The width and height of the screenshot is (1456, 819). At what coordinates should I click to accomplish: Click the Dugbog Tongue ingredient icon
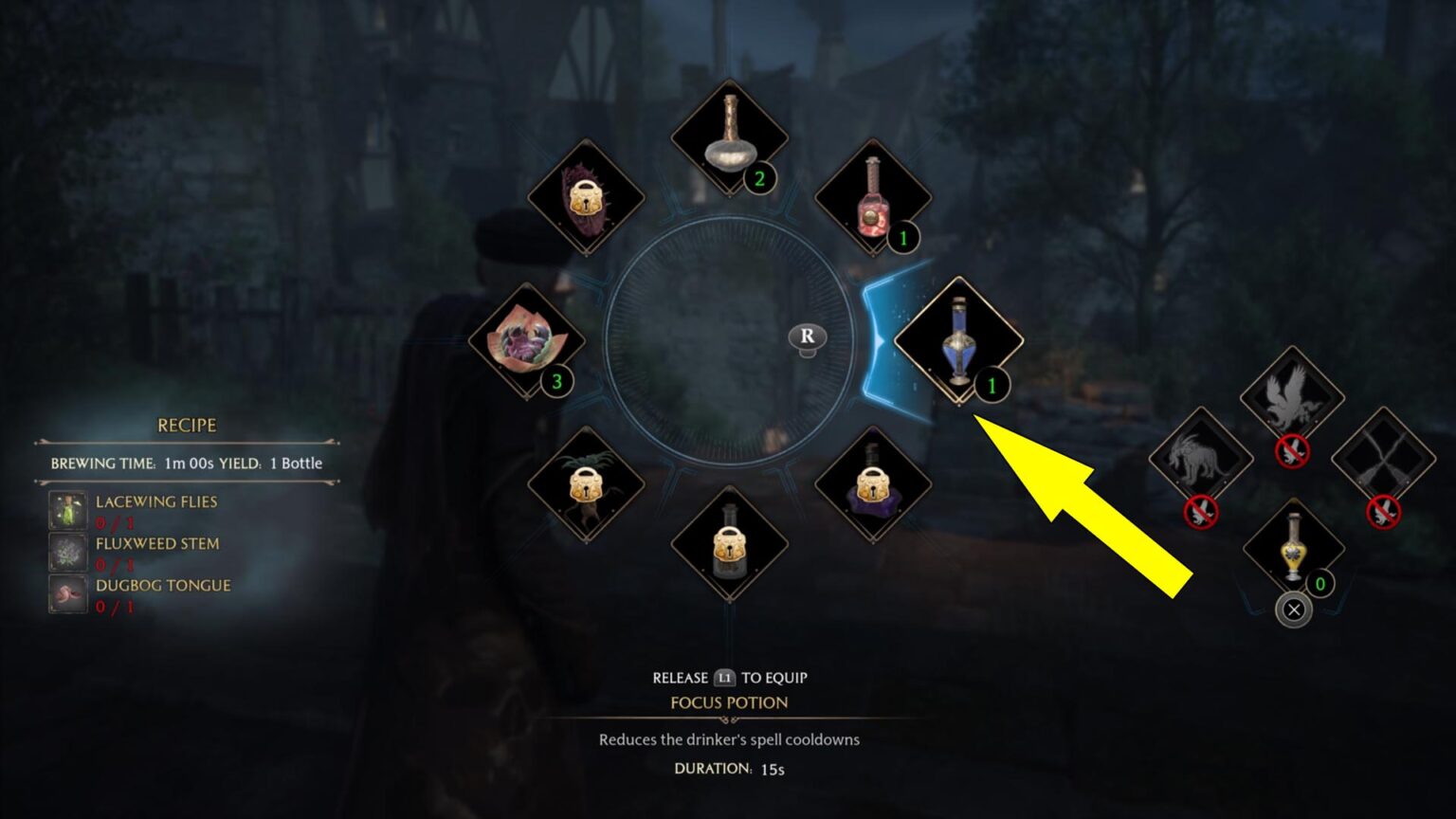(x=66, y=594)
